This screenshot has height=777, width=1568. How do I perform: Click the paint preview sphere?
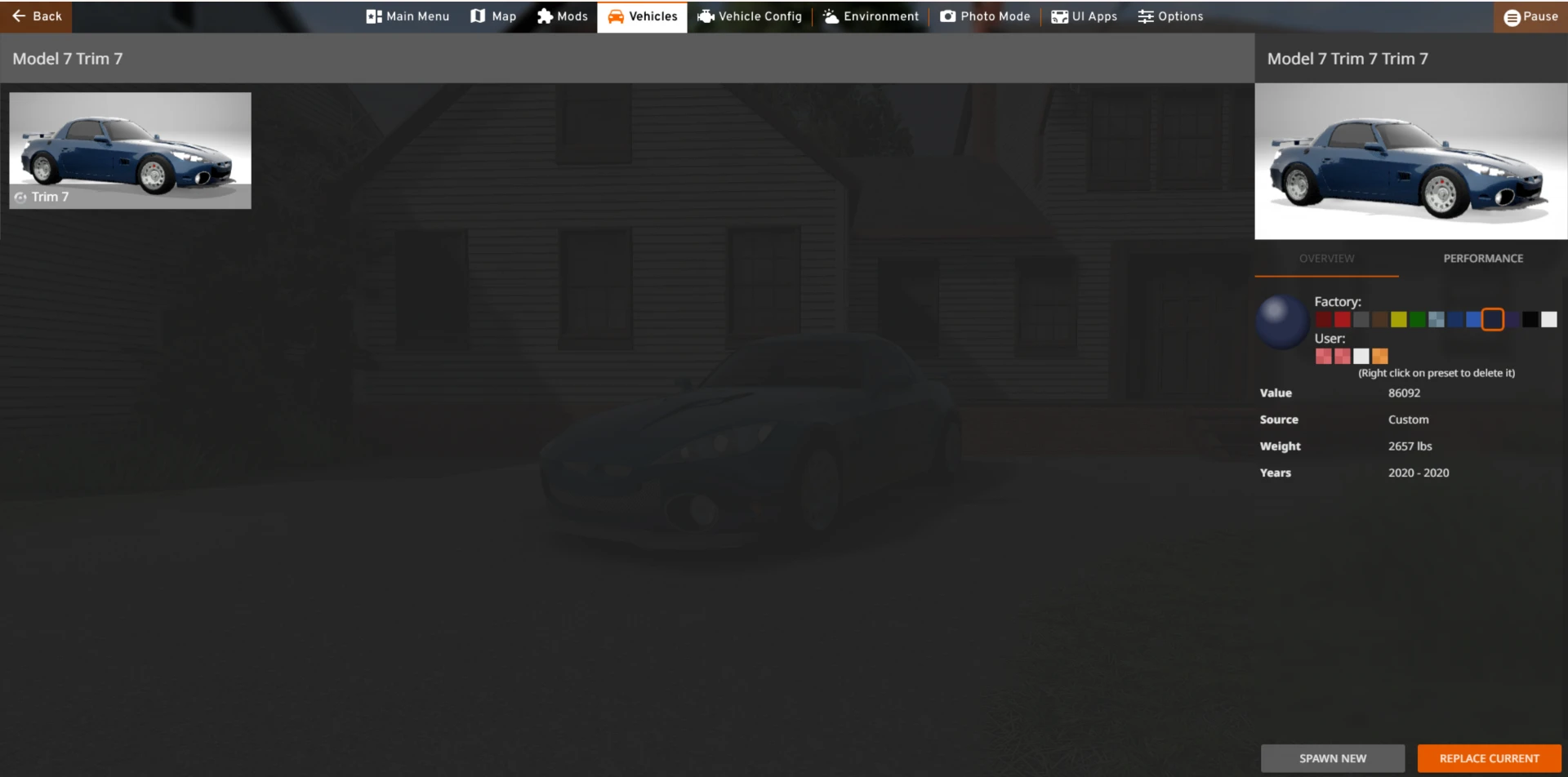point(1281,321)
